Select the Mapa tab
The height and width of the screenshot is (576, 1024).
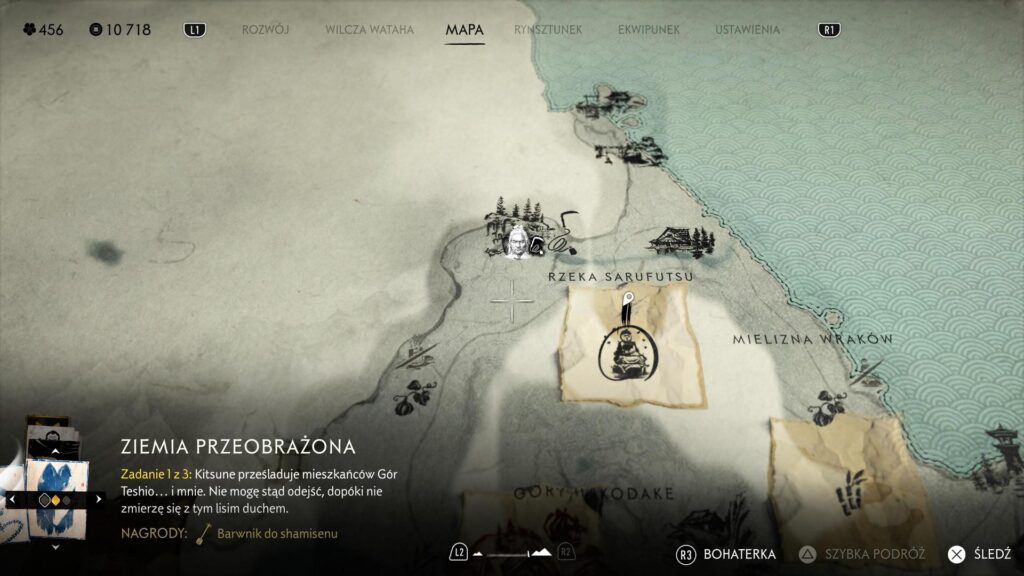(x=464, y=30)
